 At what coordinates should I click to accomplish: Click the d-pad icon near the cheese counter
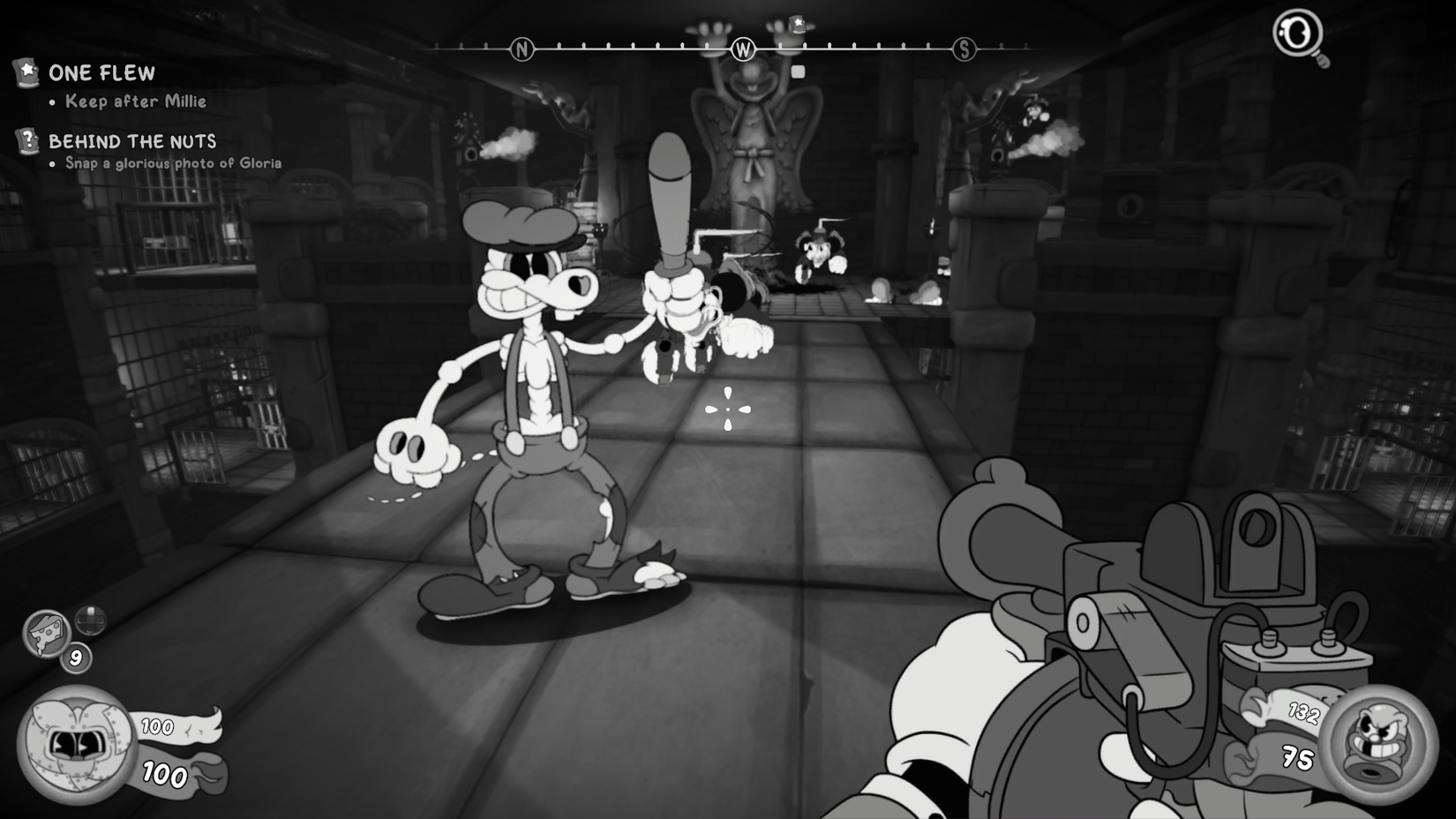pyautogui.click(x=89, y=619)
